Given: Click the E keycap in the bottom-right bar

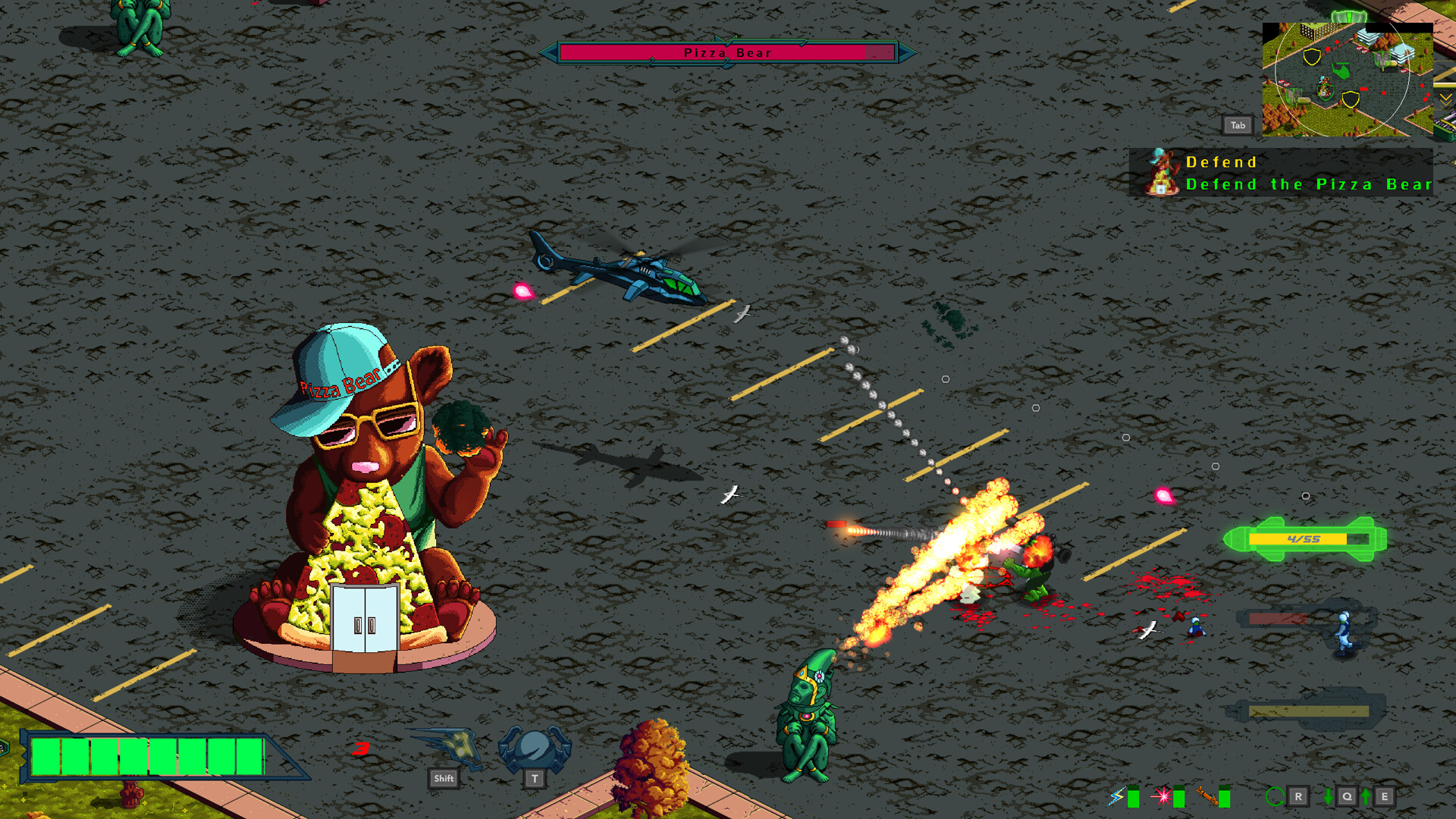Looking at the screenshot, I should pyautogui.click(x=1385, y=796).
